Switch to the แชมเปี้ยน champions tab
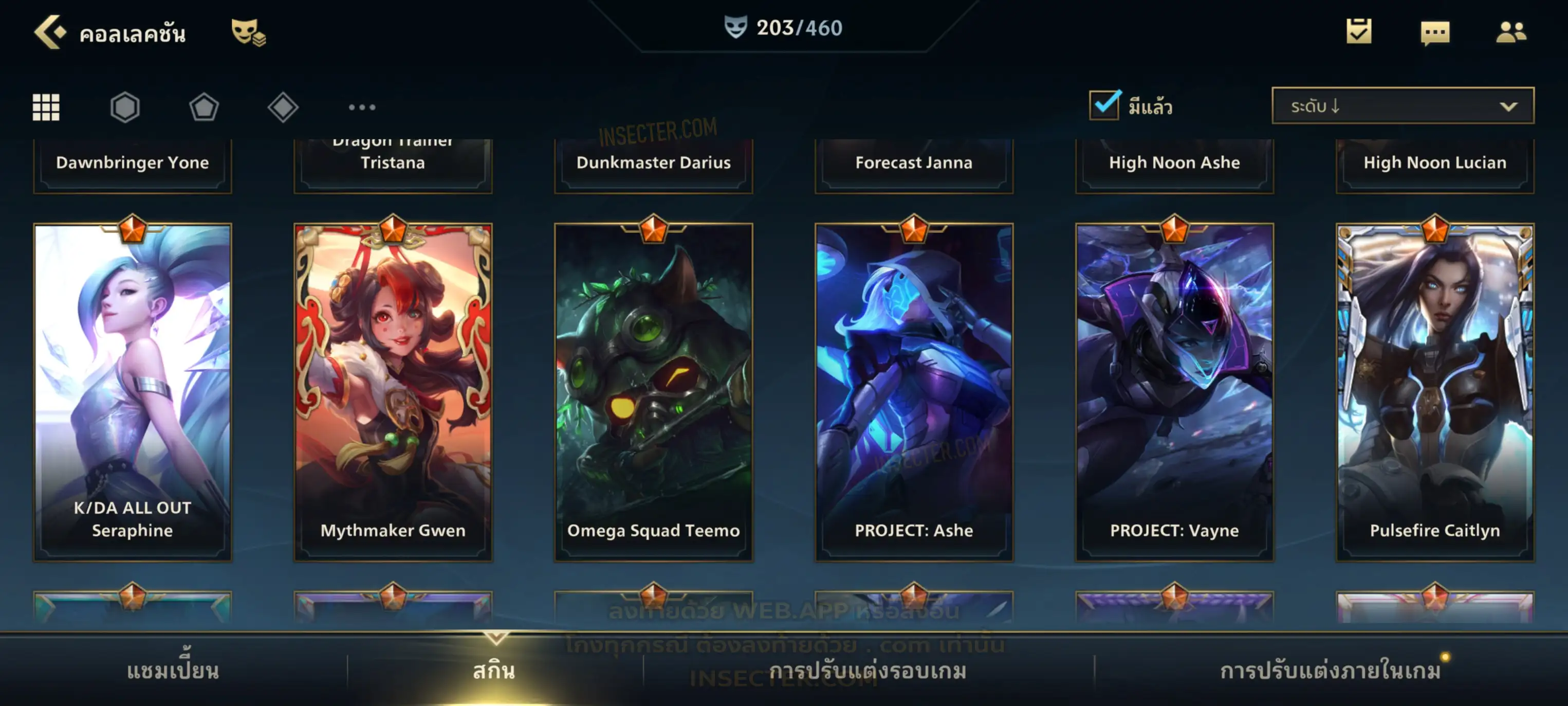The width and height of the screenshot is (1568, 706). coord(173,671)
